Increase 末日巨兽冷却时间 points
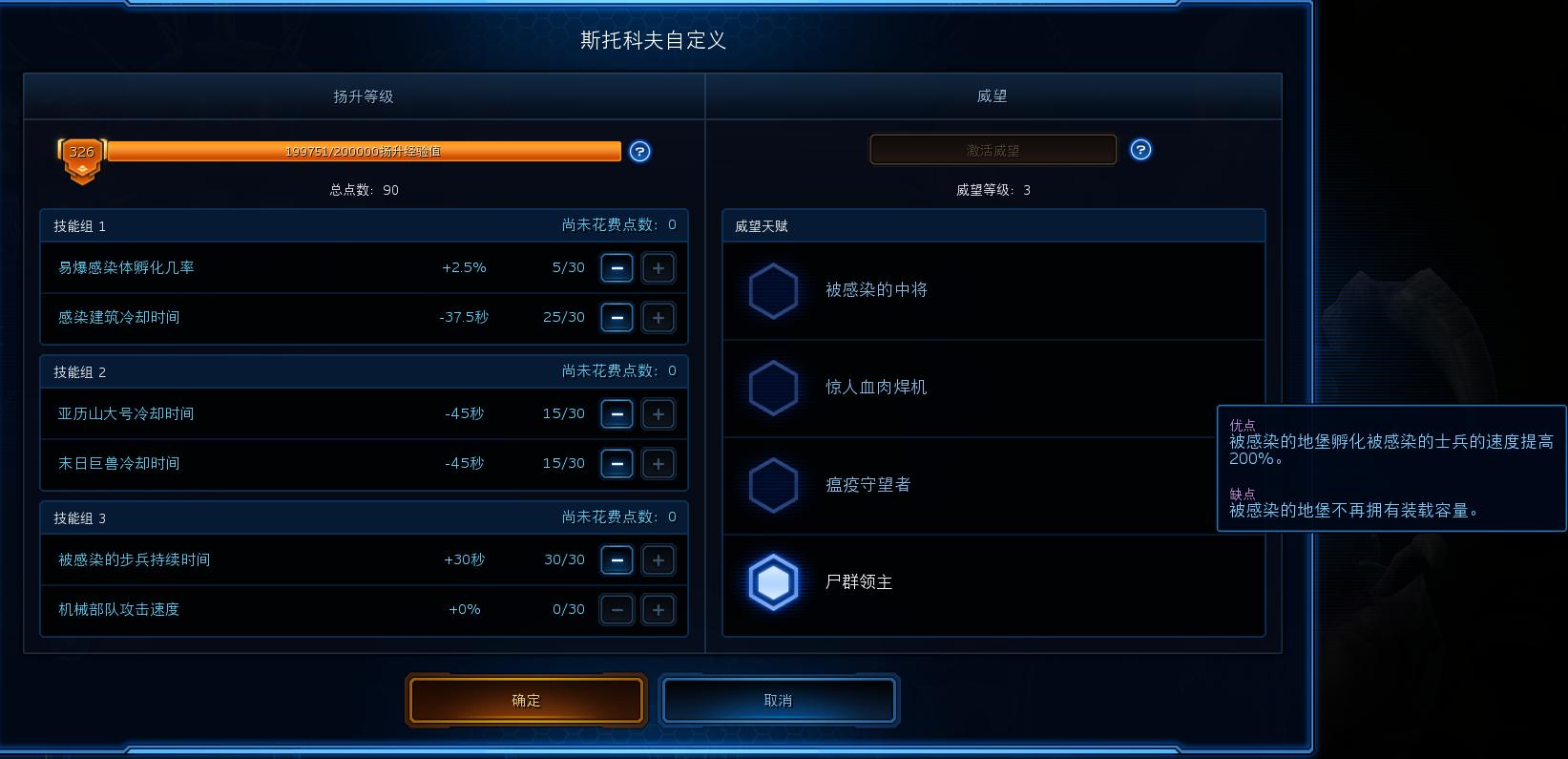 click(x=659, y=463)
